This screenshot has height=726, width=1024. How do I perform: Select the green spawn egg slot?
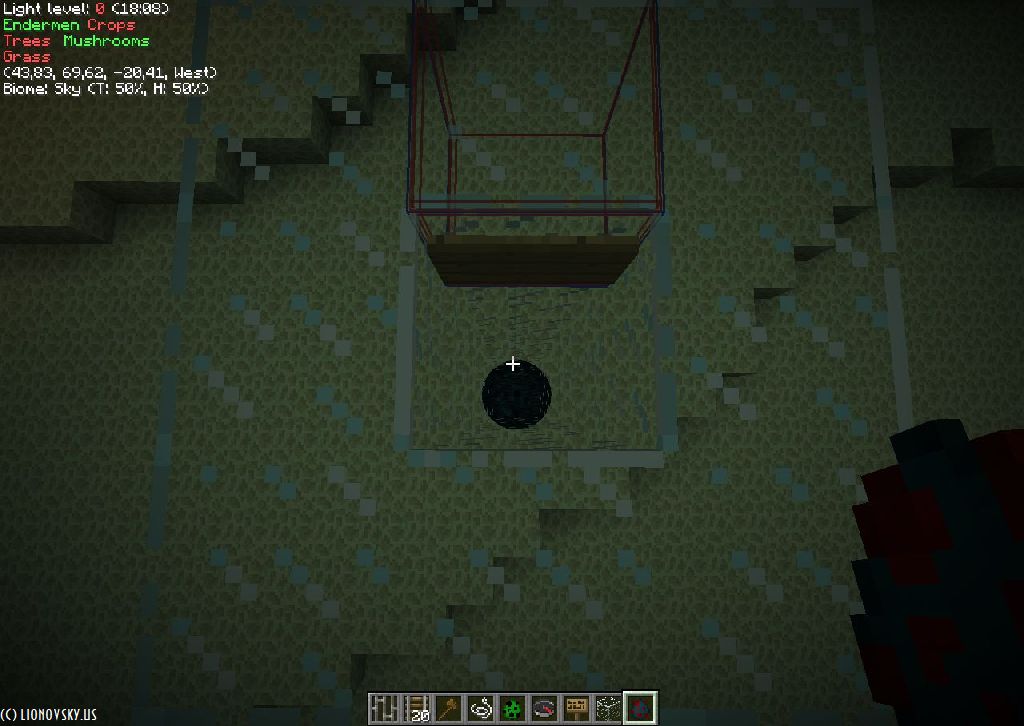pyautogui.click(x=513, y=708)
